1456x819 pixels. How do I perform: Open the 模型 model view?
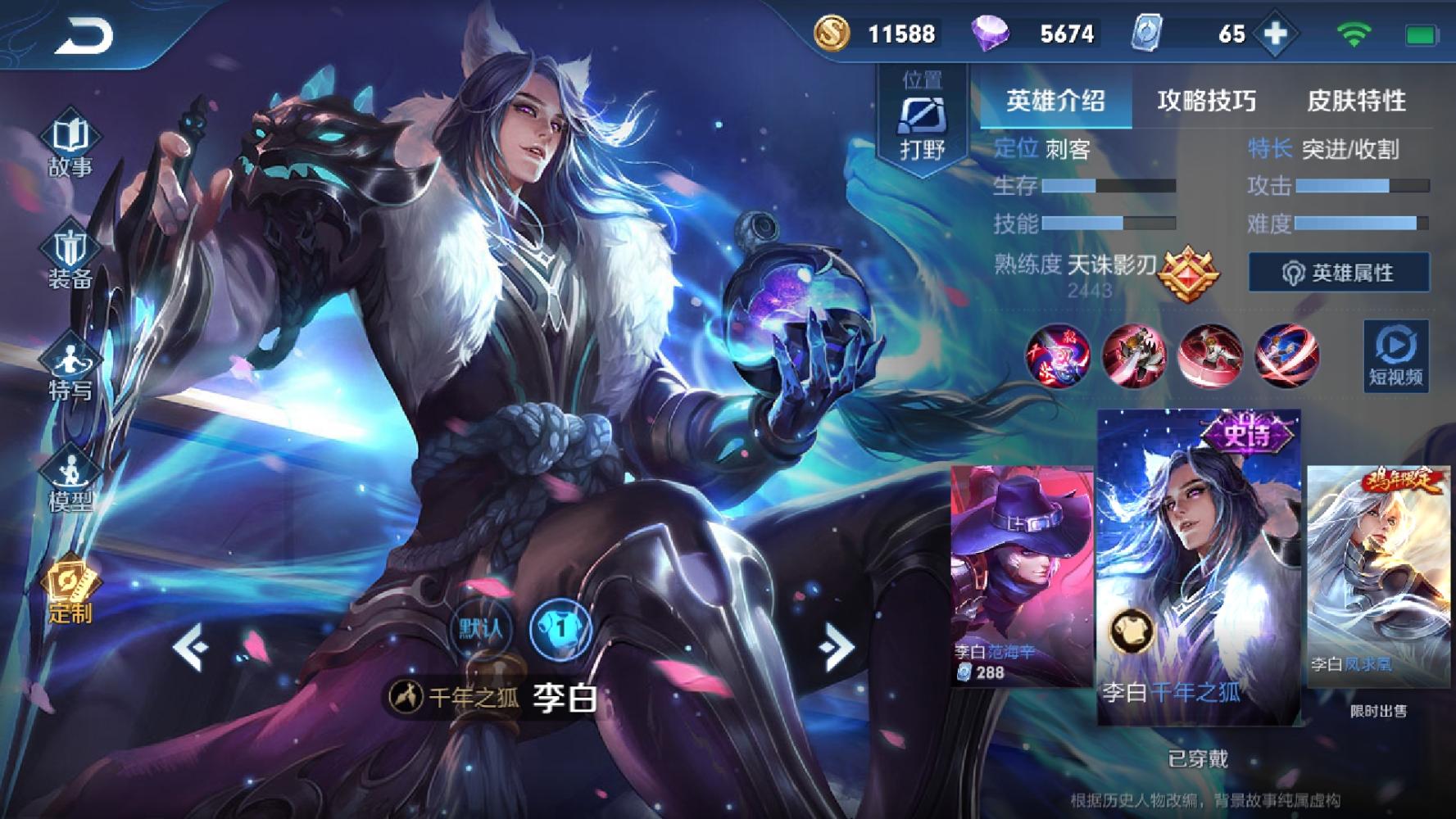70,481
